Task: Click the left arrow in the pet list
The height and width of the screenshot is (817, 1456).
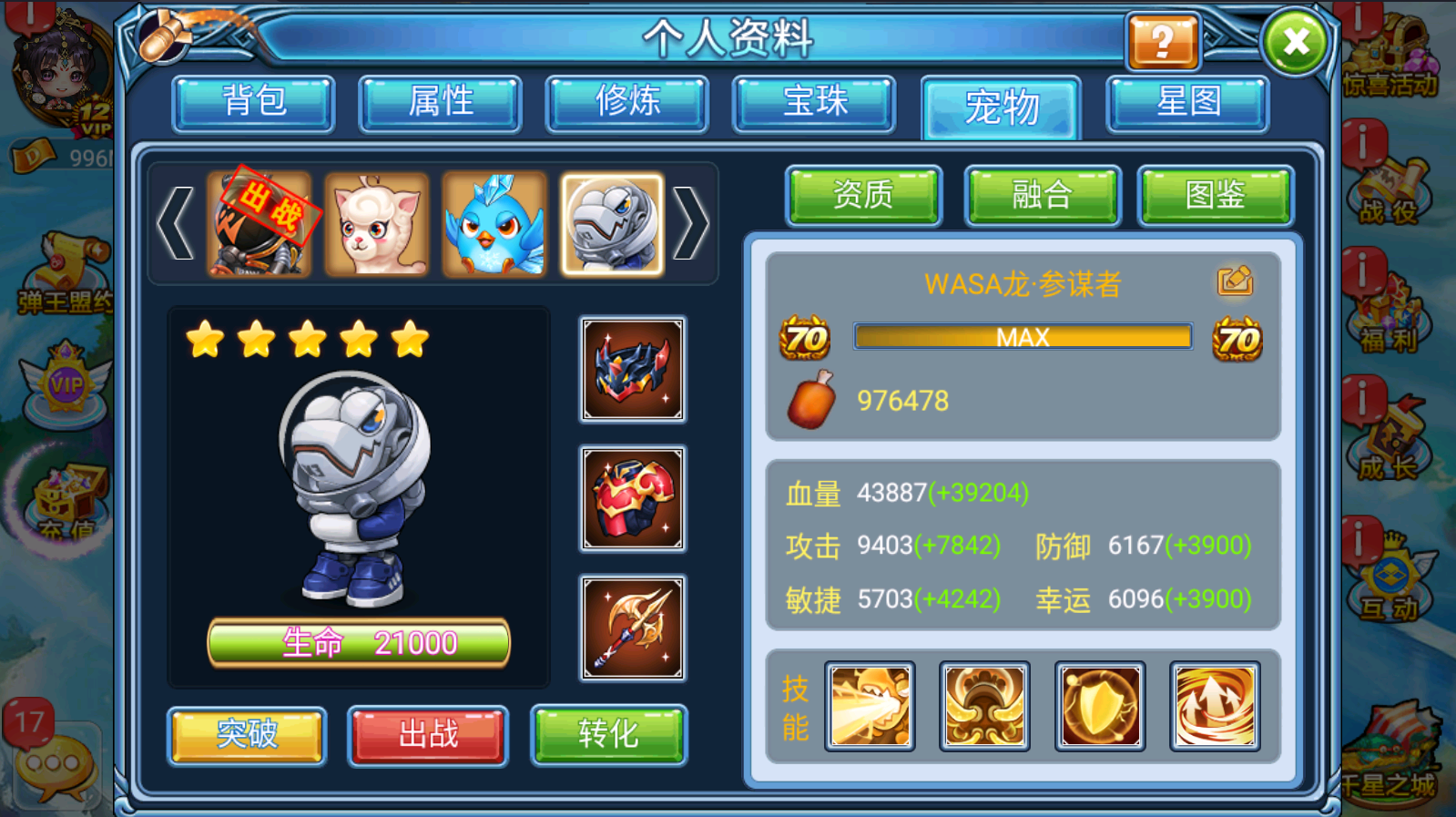Action: pyautogui.click(x=177, y=221)
